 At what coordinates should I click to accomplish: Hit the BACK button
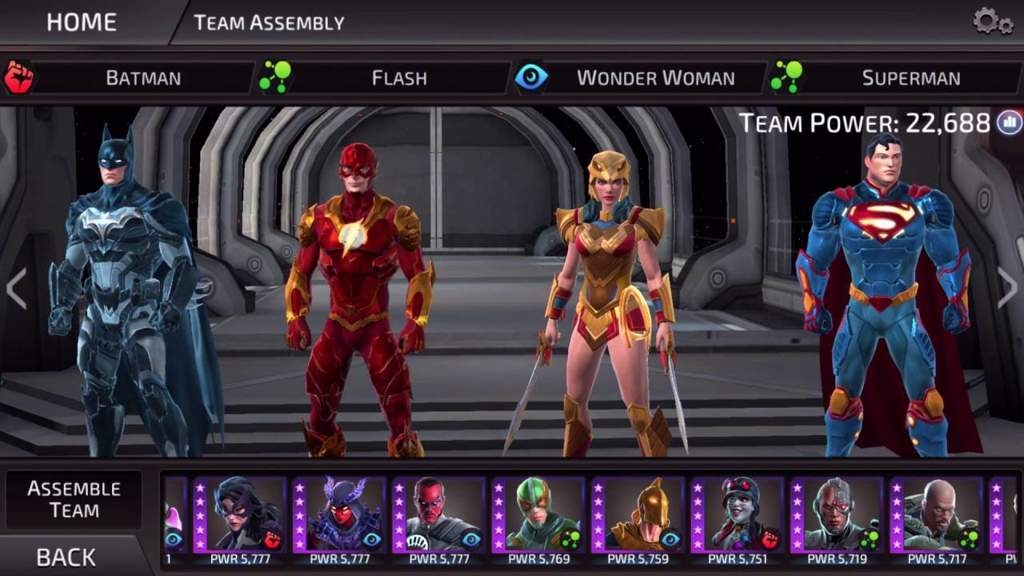(66, 557)
